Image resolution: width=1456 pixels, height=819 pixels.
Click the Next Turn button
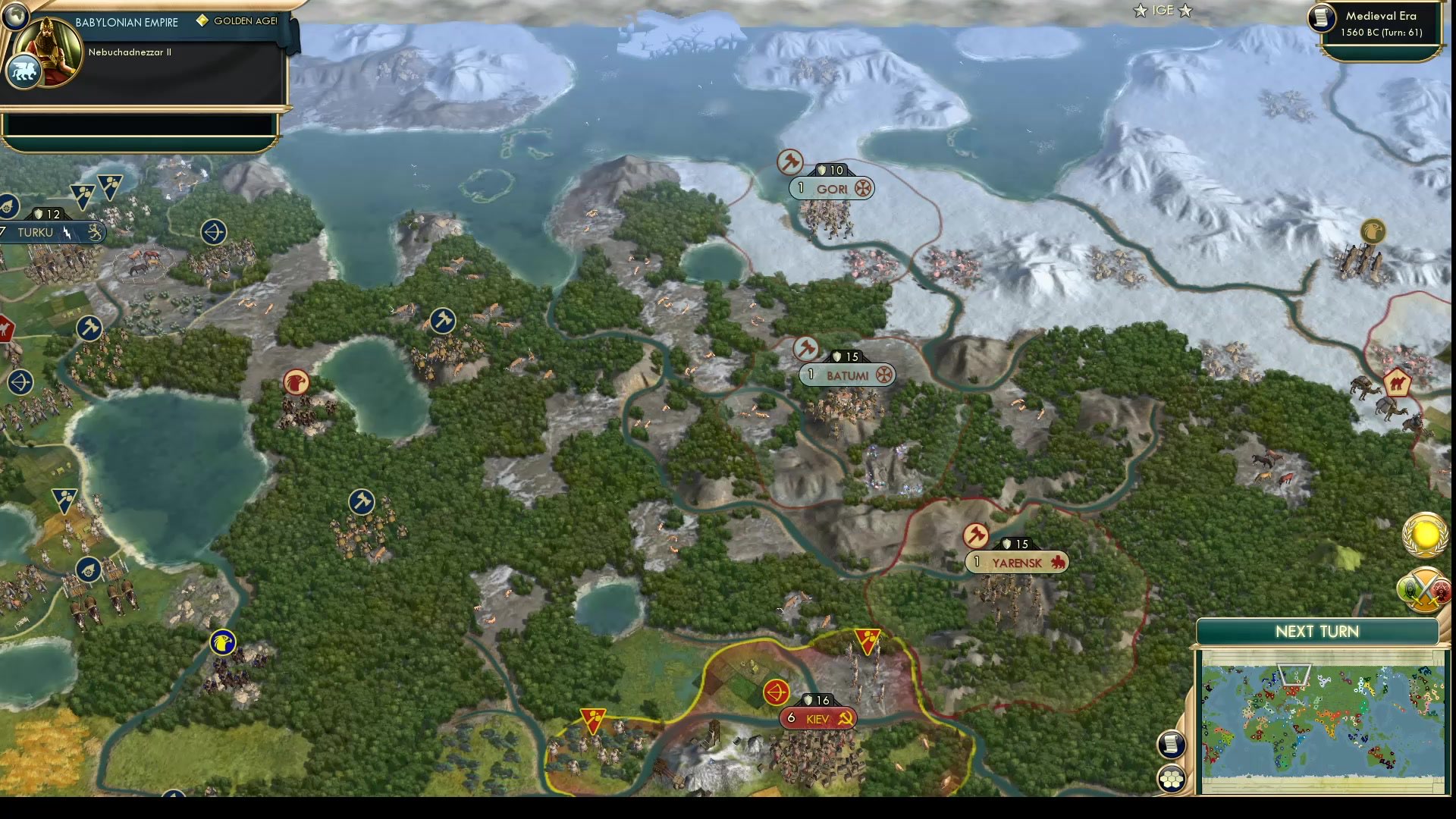[1316, 631]
